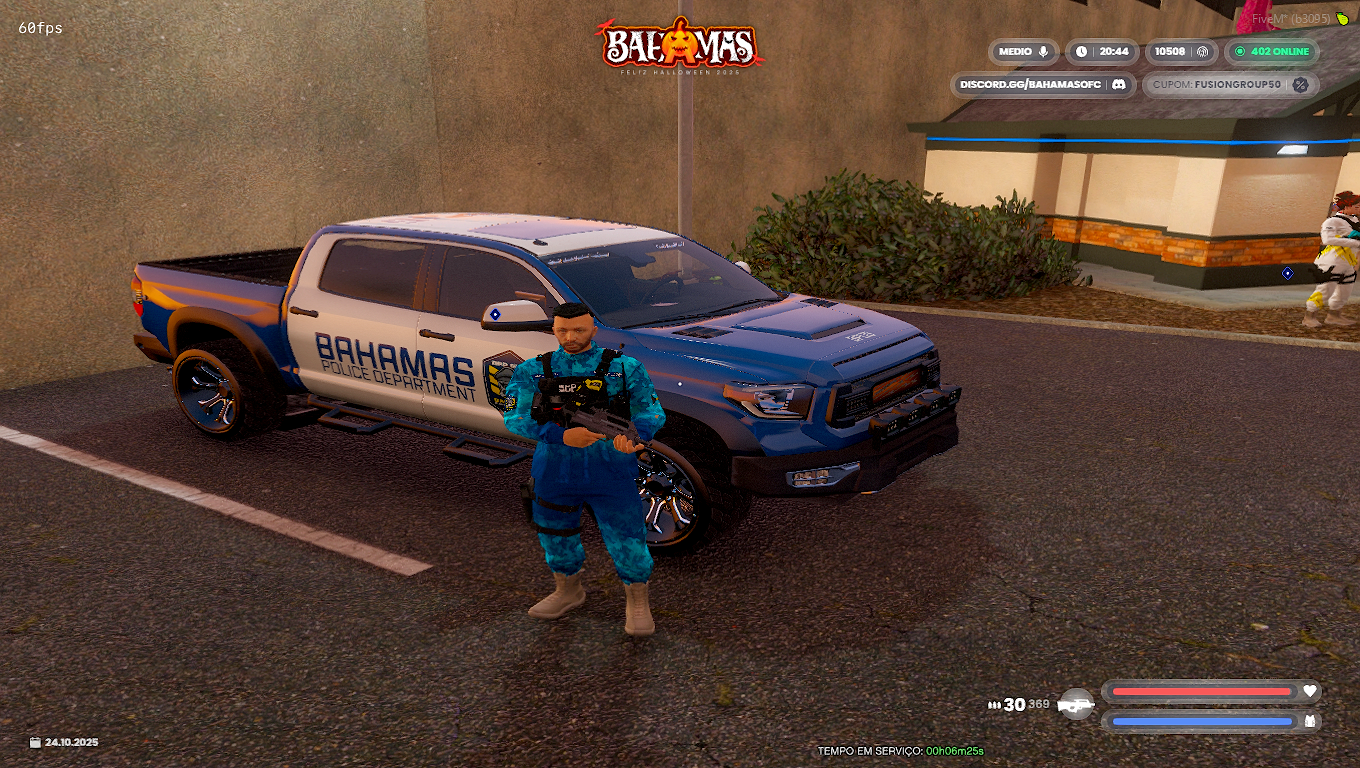Toggle the MEDIO voice range microphone indicator
The width and height of the screenshot is (1360, 768).
(x=1024, y=52)
